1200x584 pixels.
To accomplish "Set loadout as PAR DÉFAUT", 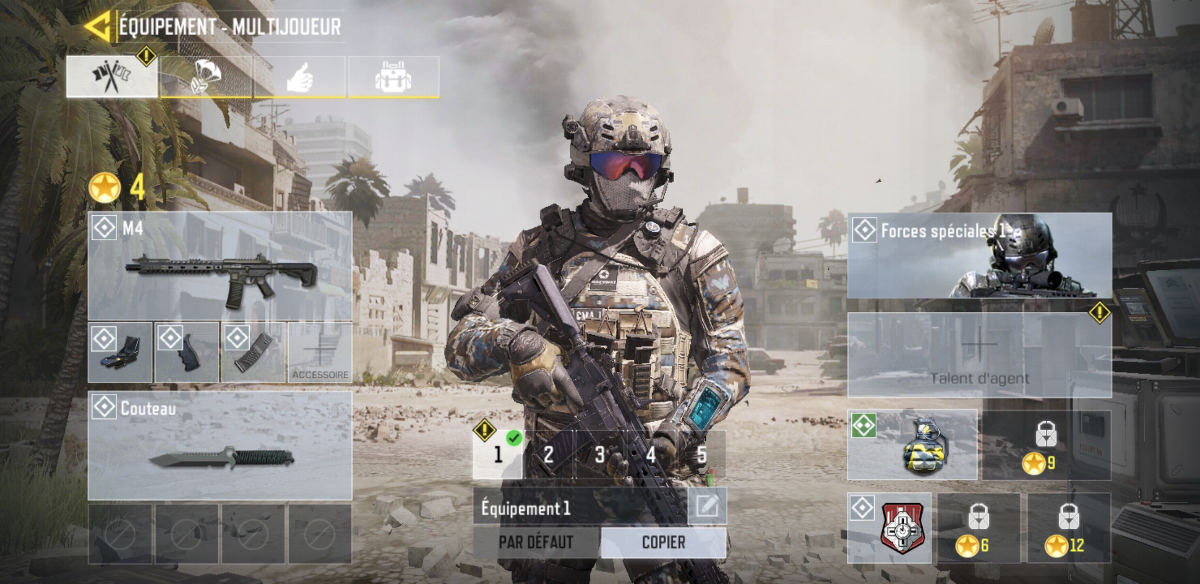I will pos(537,543).
